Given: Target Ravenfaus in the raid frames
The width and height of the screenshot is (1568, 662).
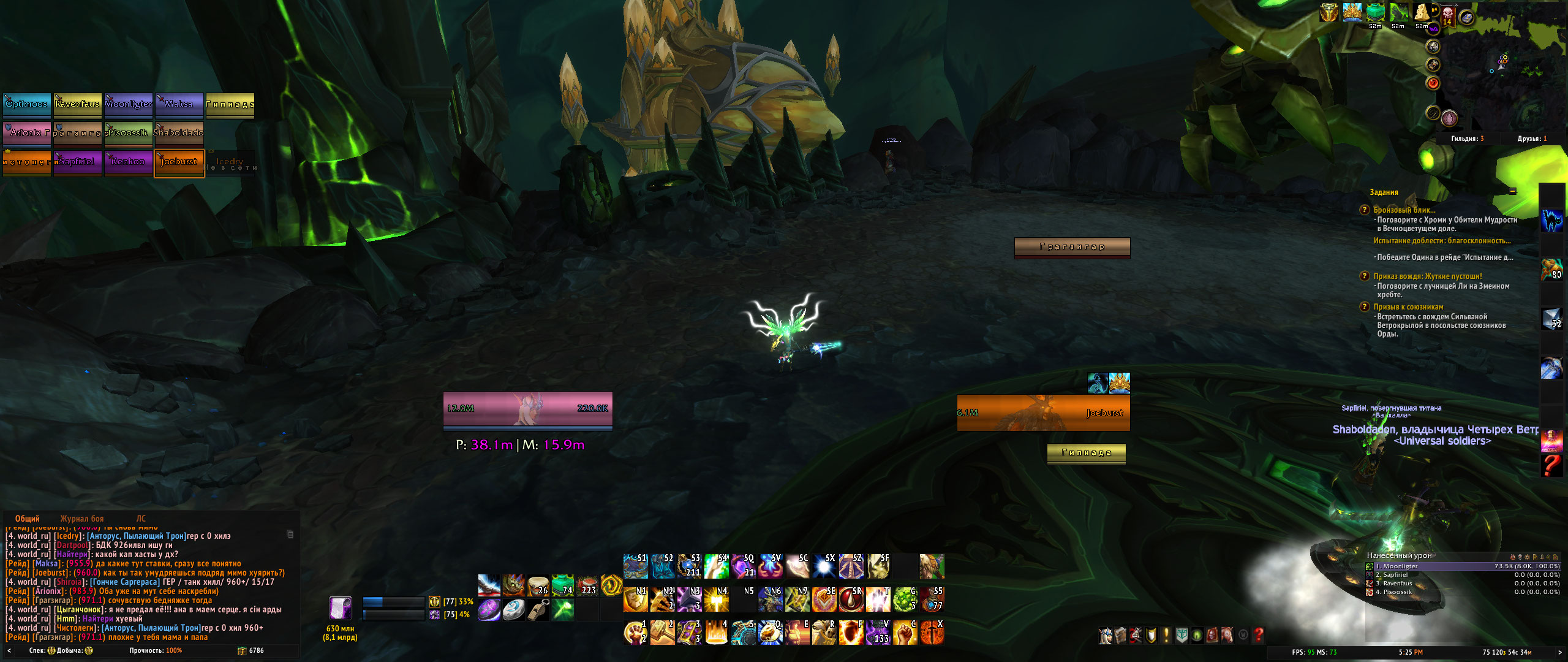Looking at the screenshot, I should point(77,104).
